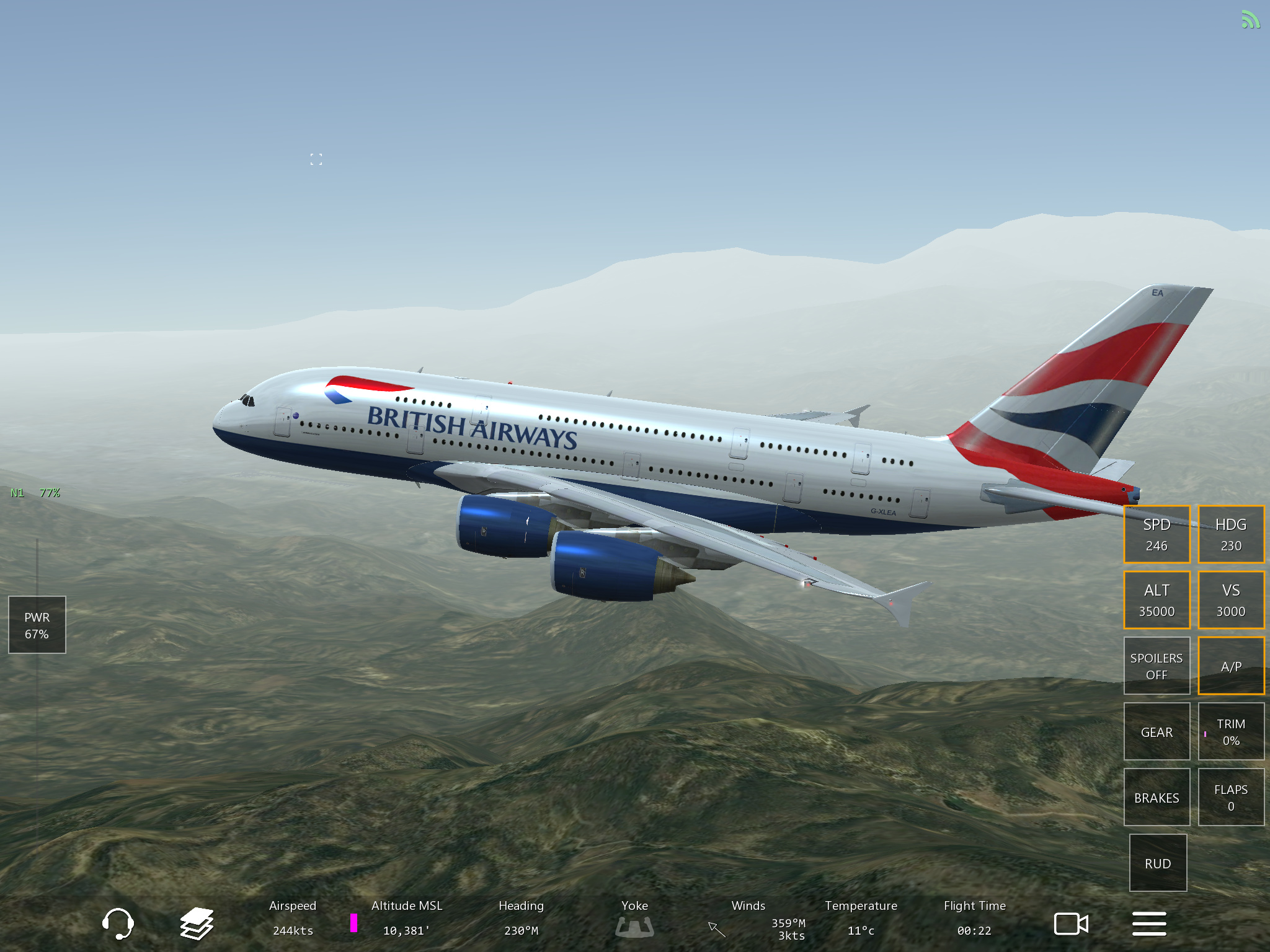The height and width of the screenshot is (952, 1270).
Task: Open the stacked layers map icon
Action: point(197,923)
